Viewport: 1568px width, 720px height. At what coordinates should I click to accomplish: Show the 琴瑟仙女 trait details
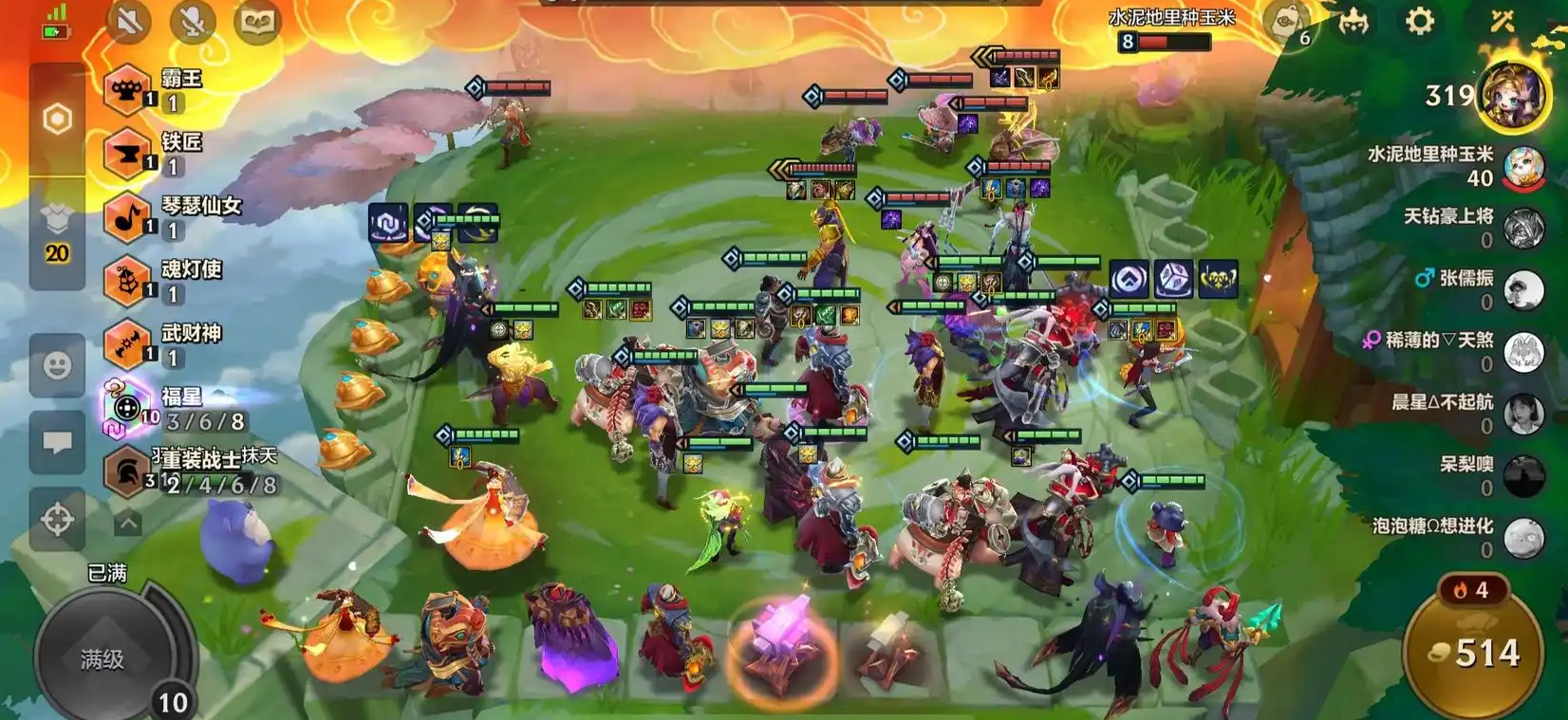(x=171, y=217)
